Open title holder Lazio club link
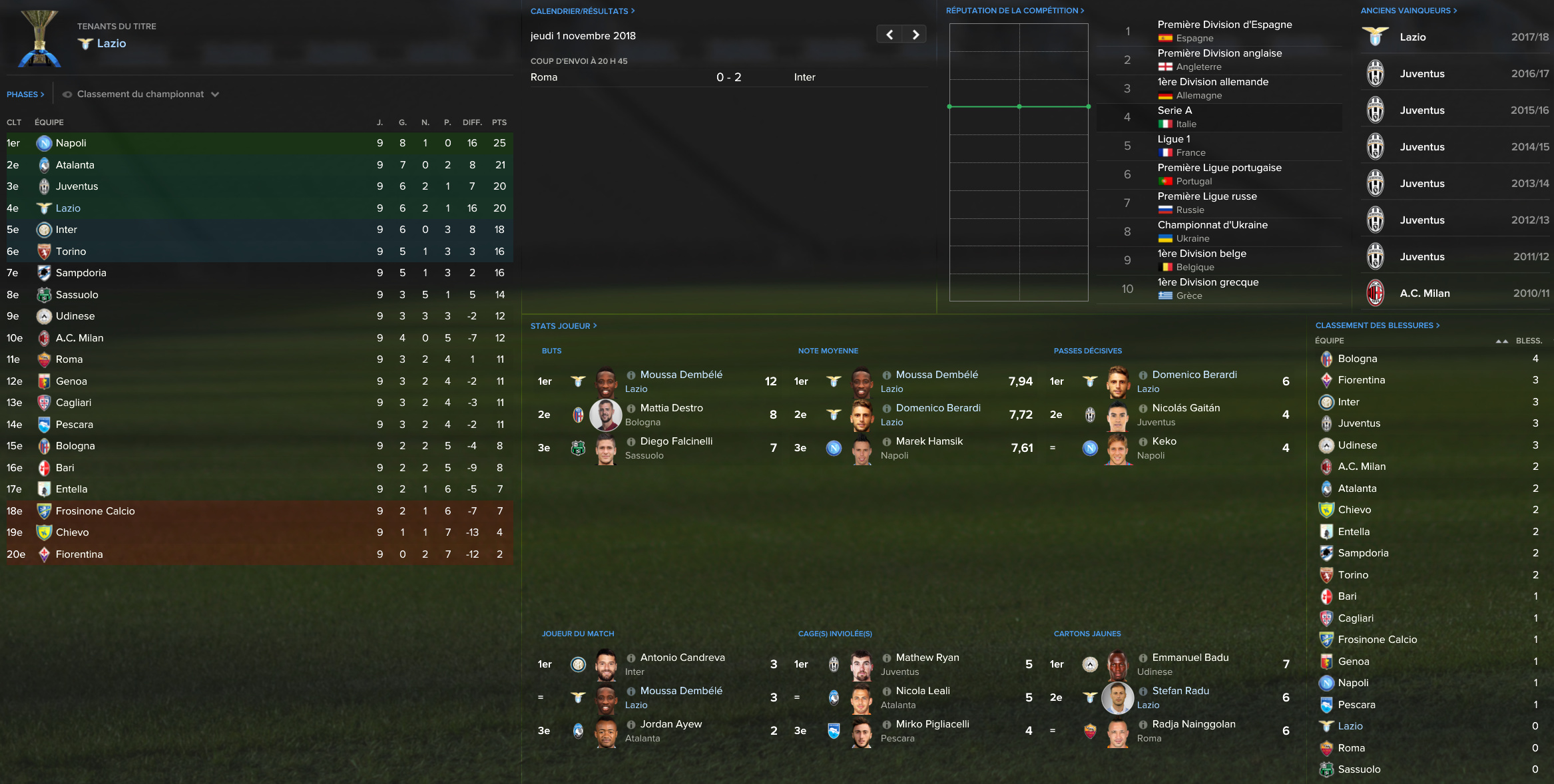This screenshot has width=1554, height=784. (111, 43)
